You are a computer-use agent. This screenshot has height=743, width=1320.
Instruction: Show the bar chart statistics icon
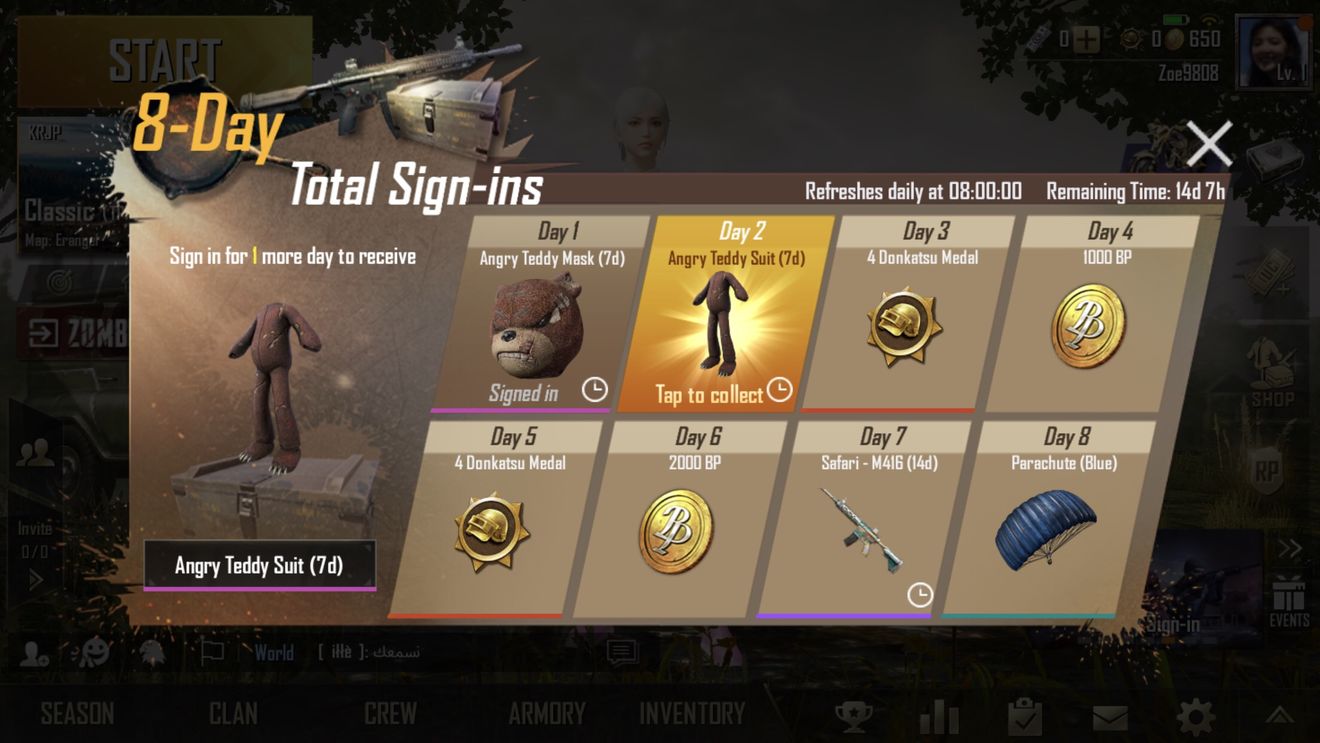point(939,716)
